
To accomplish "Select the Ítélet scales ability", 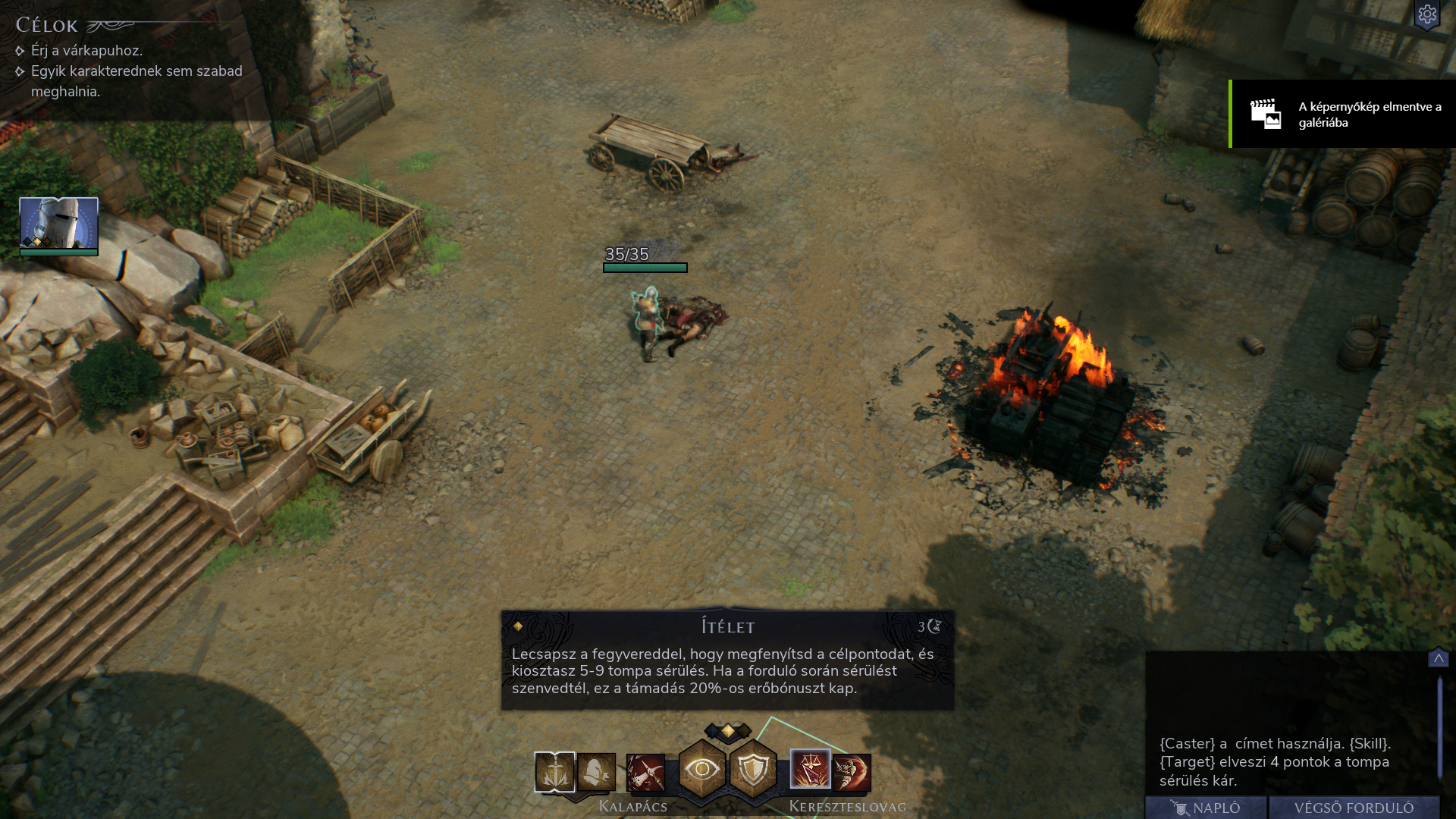I will pos(810,770).
